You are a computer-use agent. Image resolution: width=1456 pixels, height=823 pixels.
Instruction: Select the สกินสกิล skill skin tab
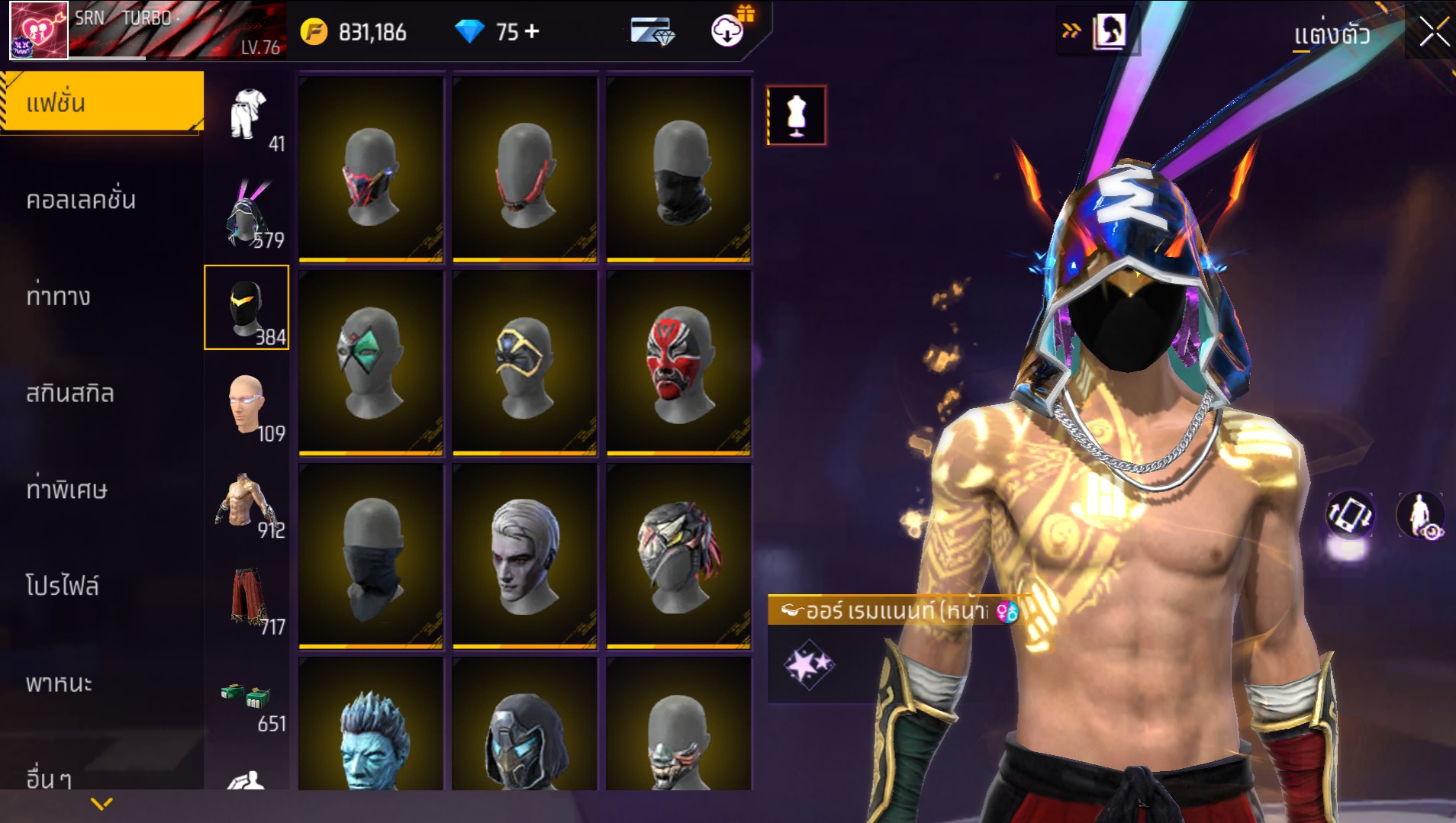(x=70, y=394)
